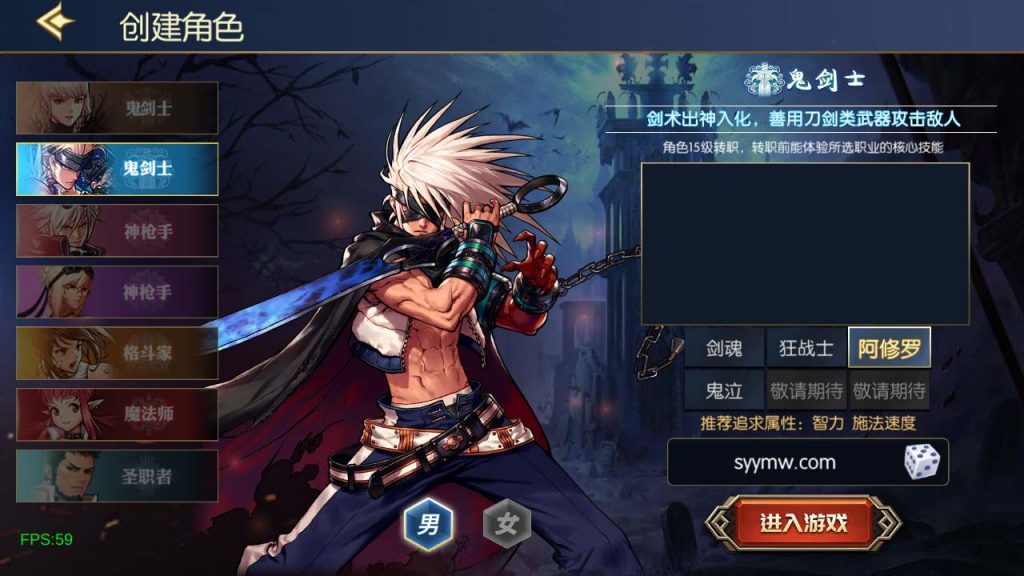
Task: Switch gender to 女 (female)
Action: point(507,523)
